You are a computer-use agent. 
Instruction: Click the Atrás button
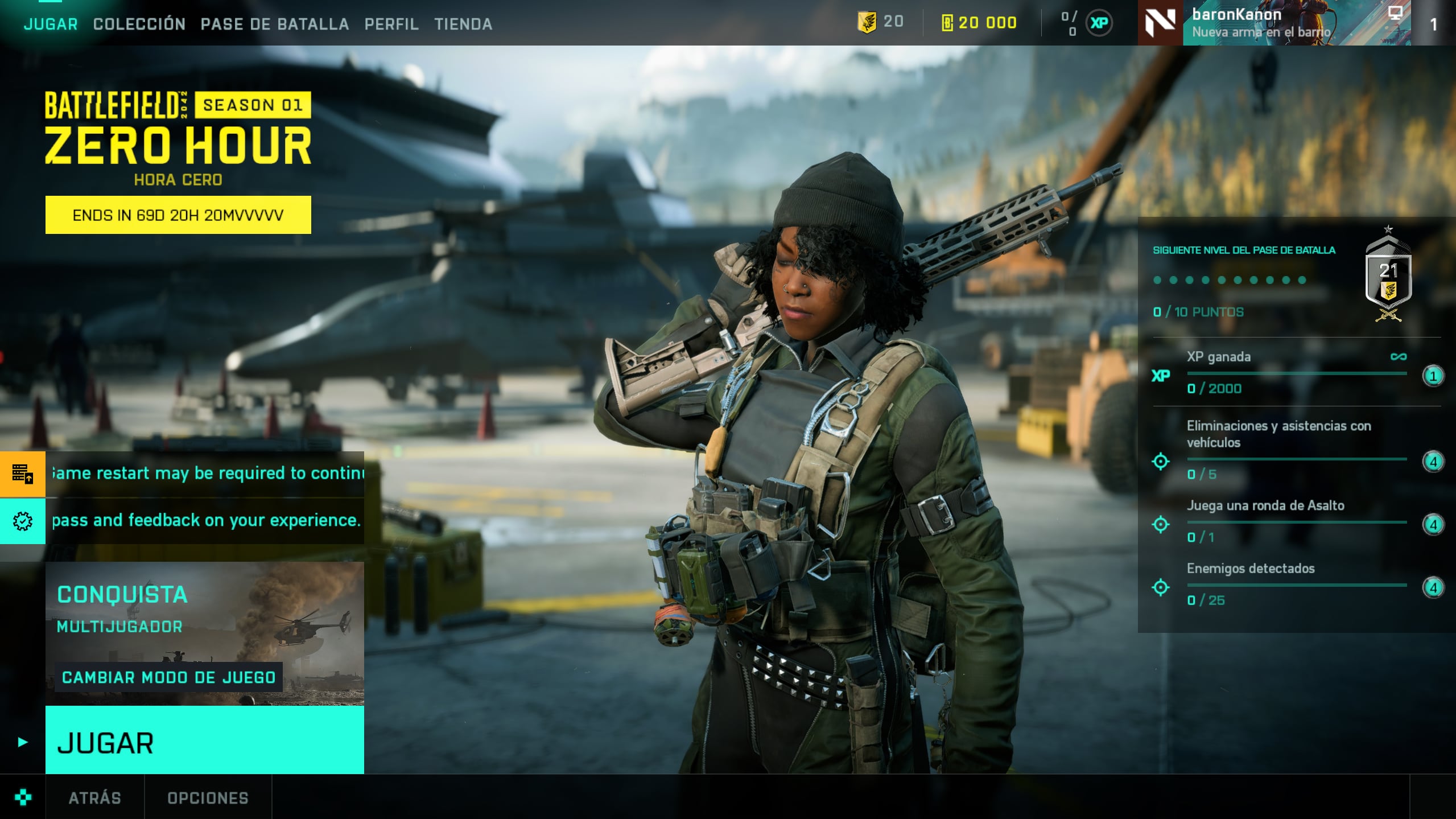tap(94, 798)
